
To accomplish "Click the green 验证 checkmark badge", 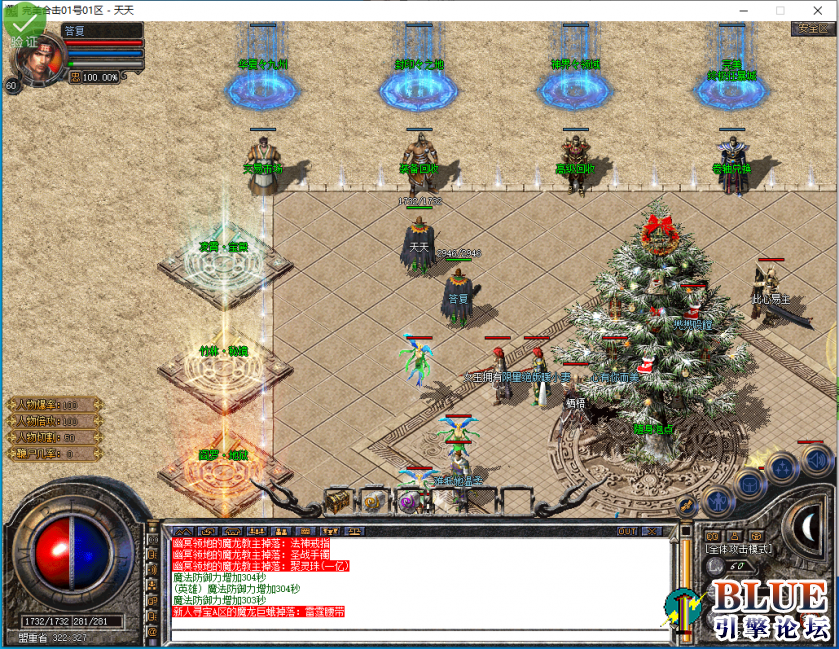I will (x=23, y=25).
